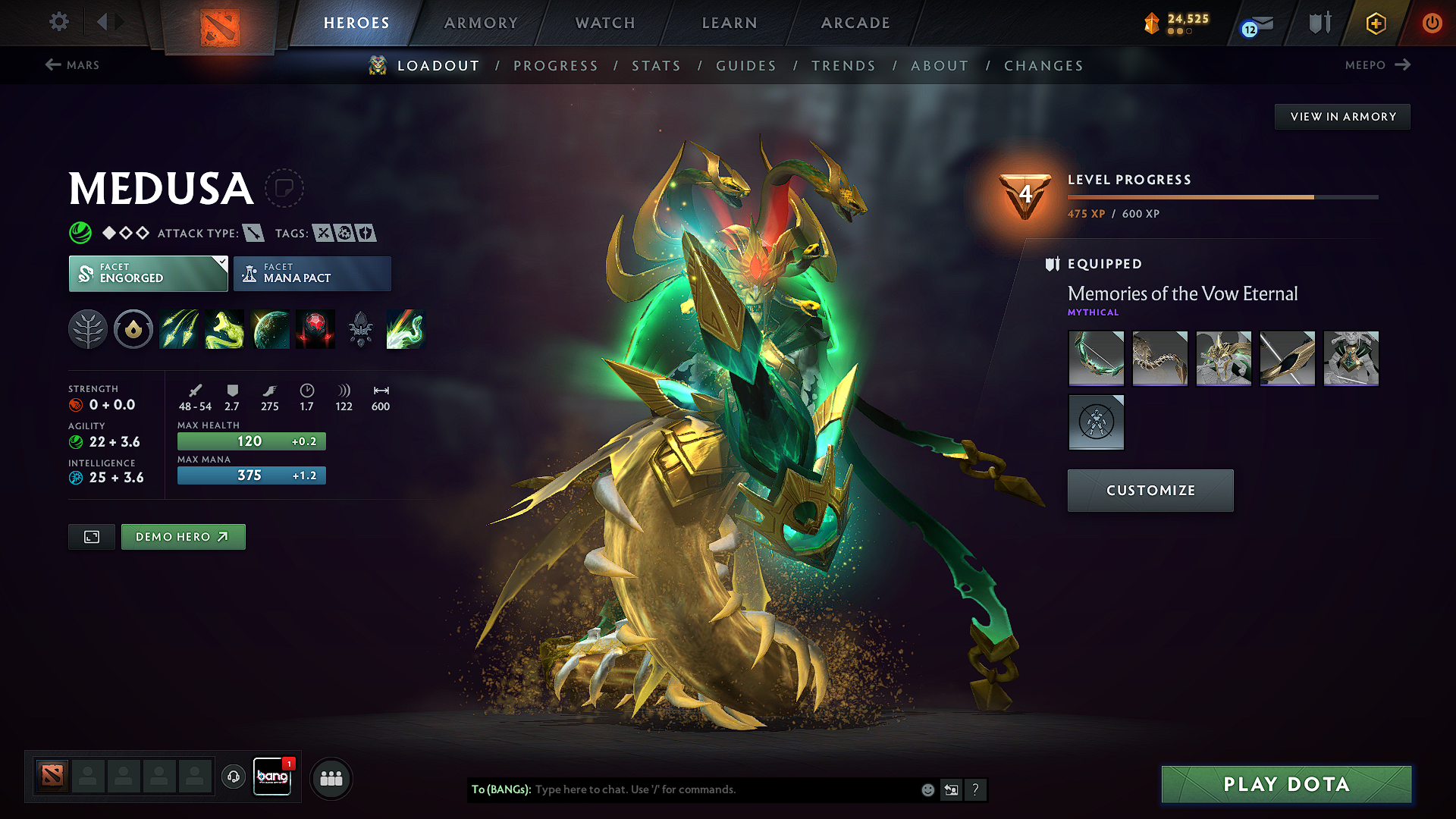Screen dimensions: 1456x819
Task: Click the Stone Gaze ability icon
Action: pos(315,329)
